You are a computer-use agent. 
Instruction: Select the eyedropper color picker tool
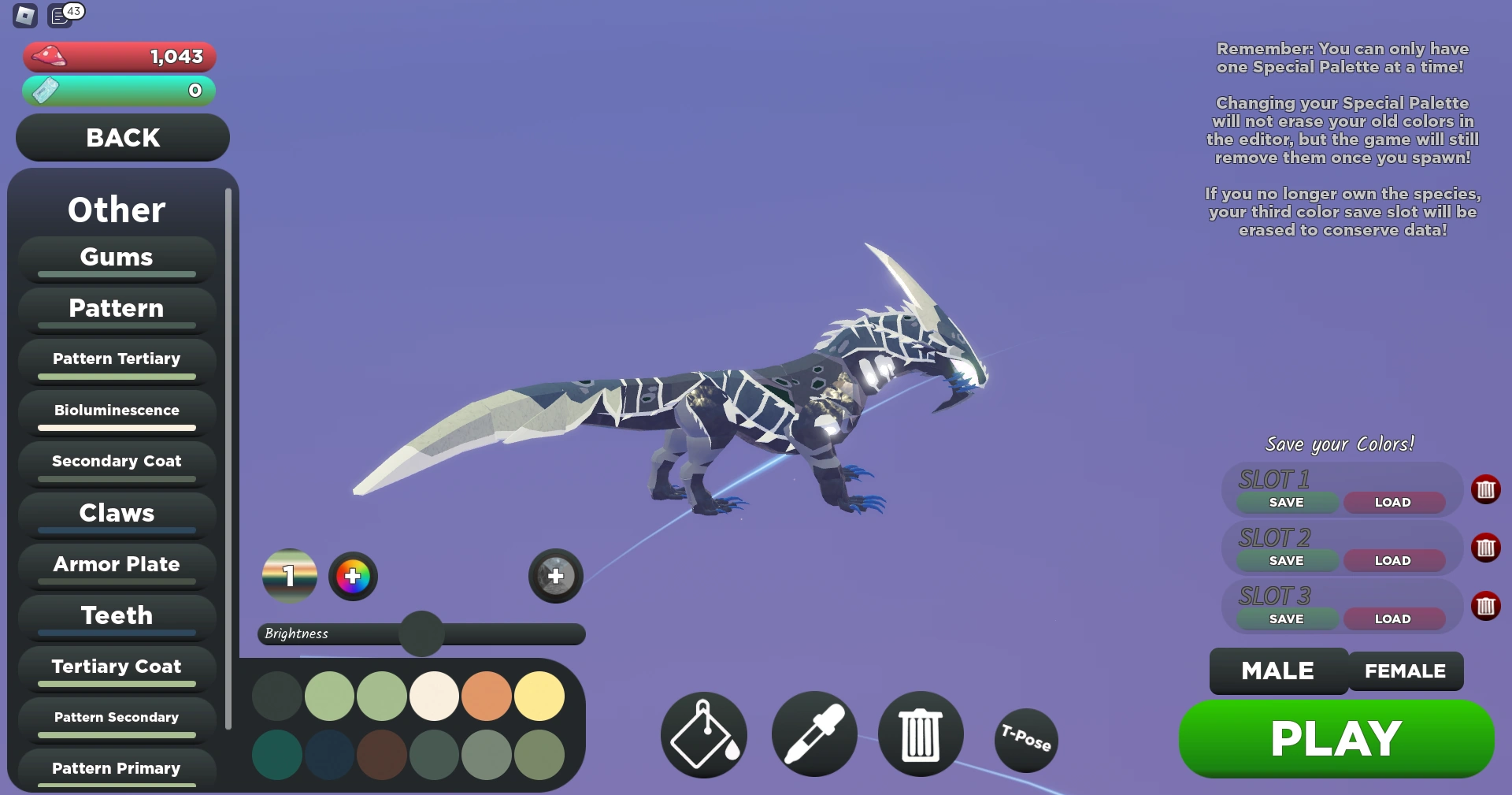pos(813,734)
